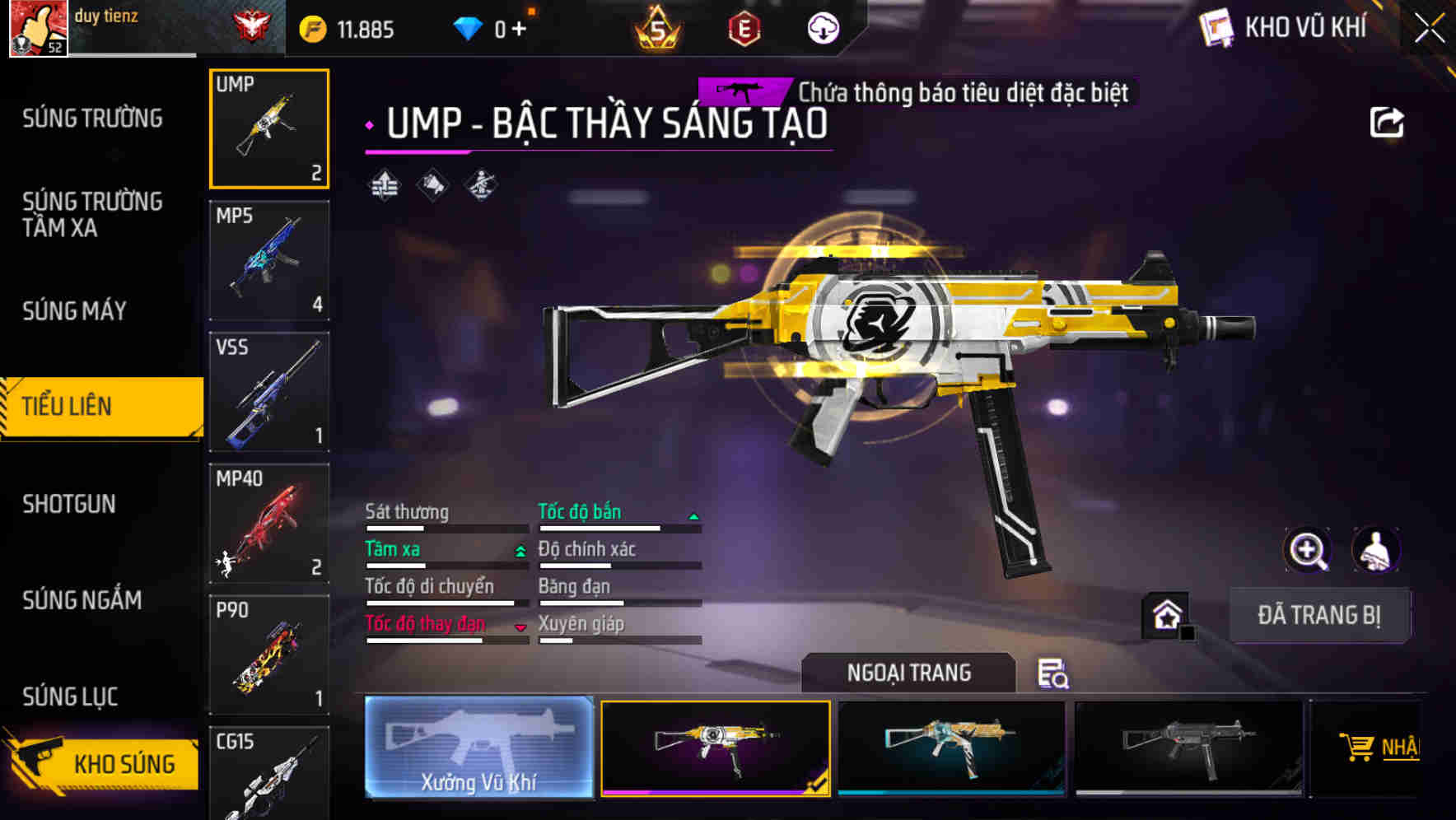Choose the Súng Ngắm category
Screen dimensions: 1456x820
point(82,600)
